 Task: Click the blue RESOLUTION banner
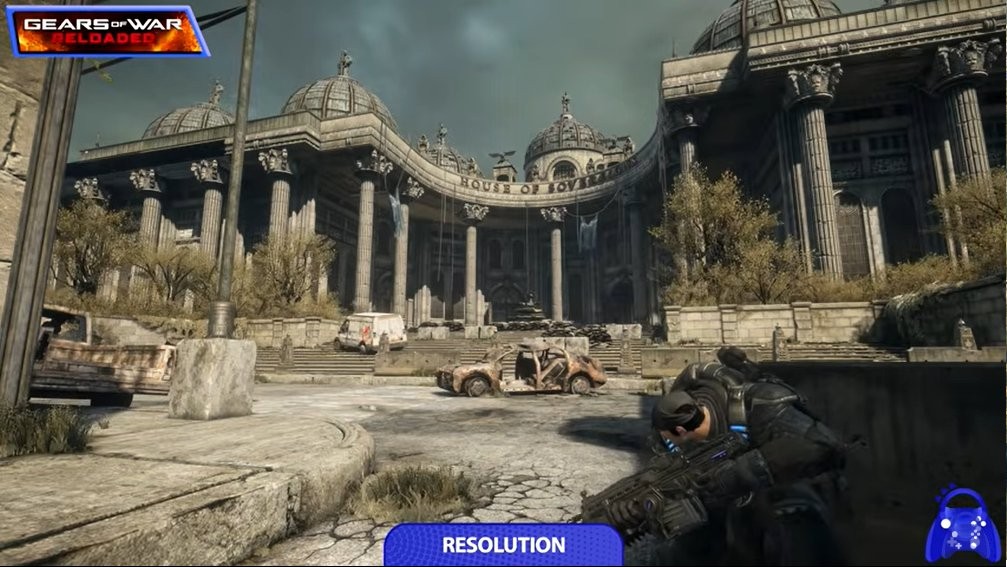(503, 545)
